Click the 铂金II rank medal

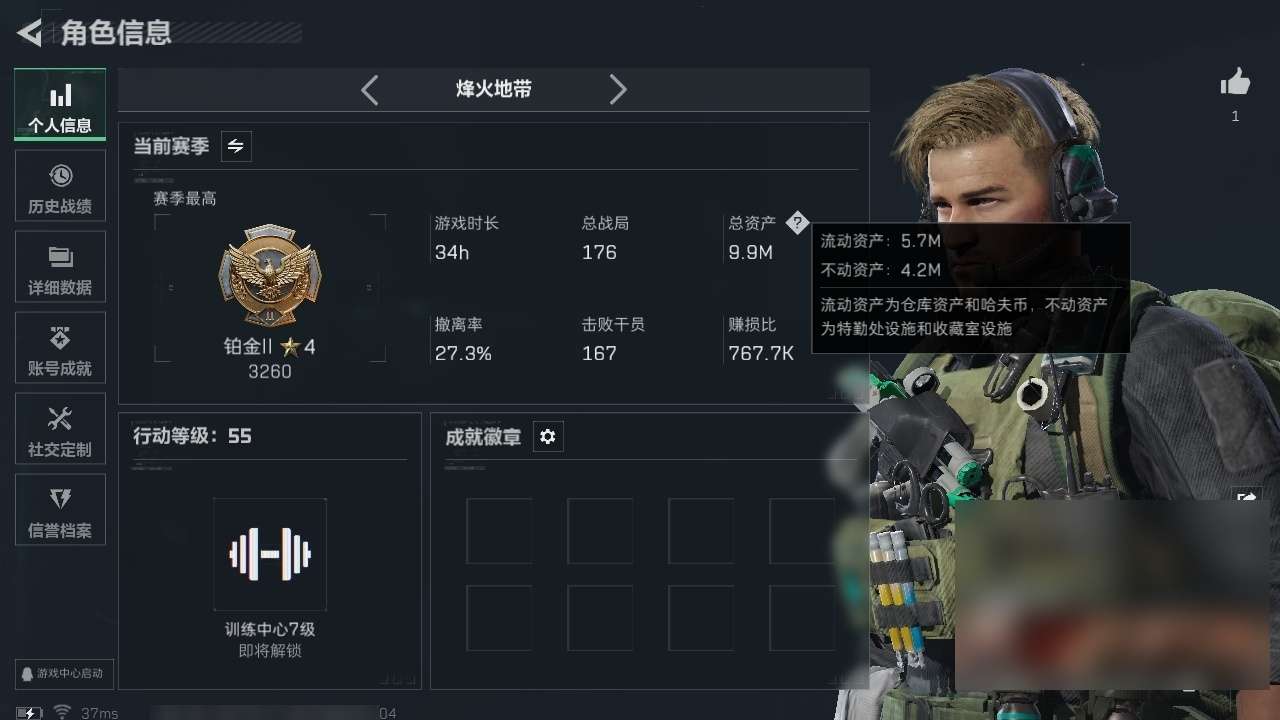point(269,278)
